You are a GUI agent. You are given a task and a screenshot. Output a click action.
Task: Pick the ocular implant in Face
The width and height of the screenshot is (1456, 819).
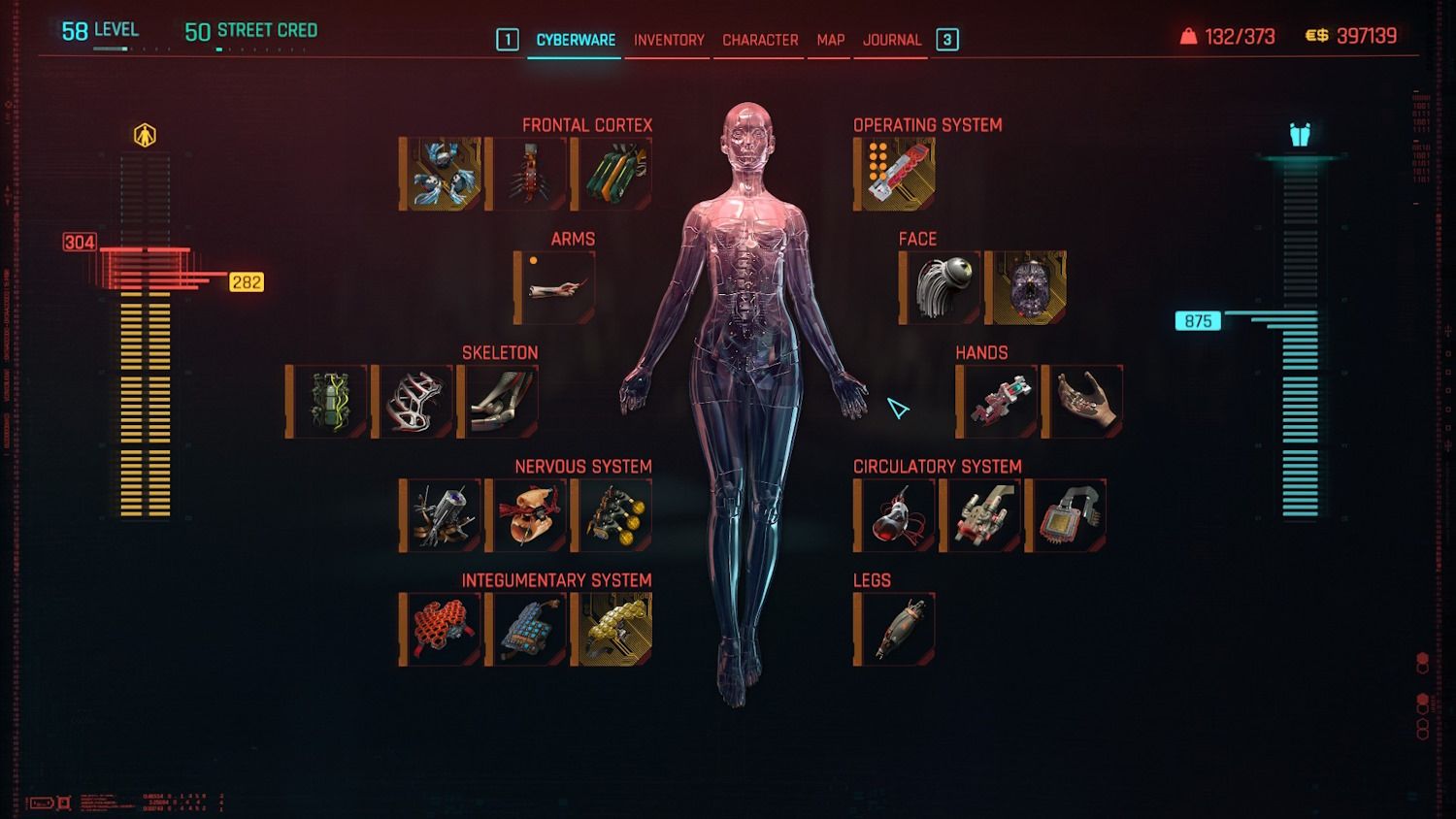[941, 287]
